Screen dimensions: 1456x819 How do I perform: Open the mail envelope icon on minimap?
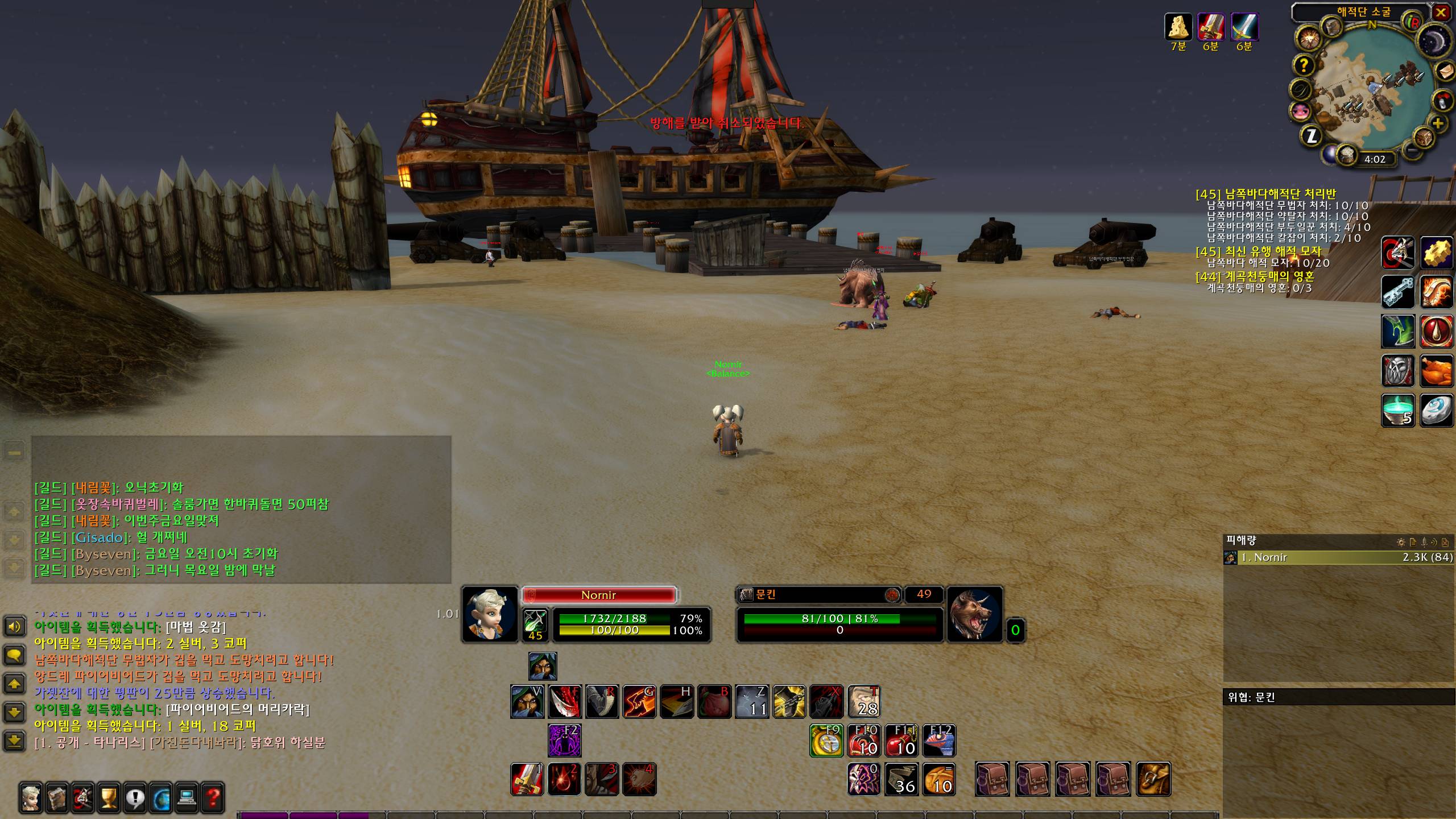click(1446, 71)
